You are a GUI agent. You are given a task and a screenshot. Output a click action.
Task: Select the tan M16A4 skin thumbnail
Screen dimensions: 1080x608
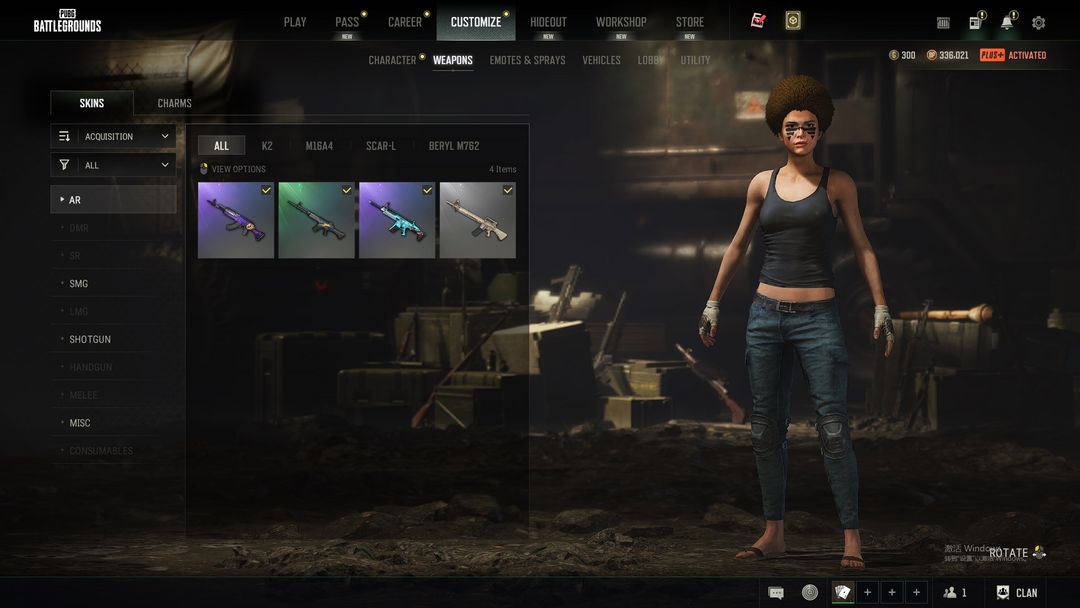(x=478, y=220)
